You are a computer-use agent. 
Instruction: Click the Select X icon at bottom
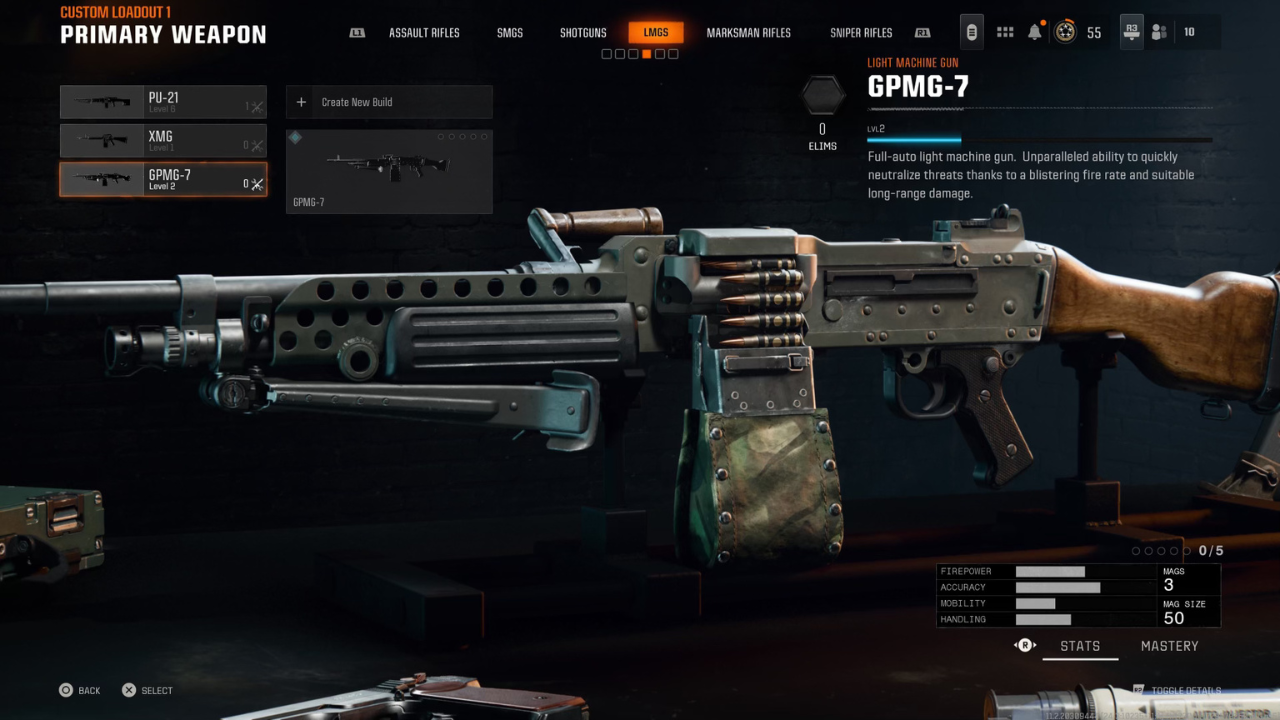128,690
